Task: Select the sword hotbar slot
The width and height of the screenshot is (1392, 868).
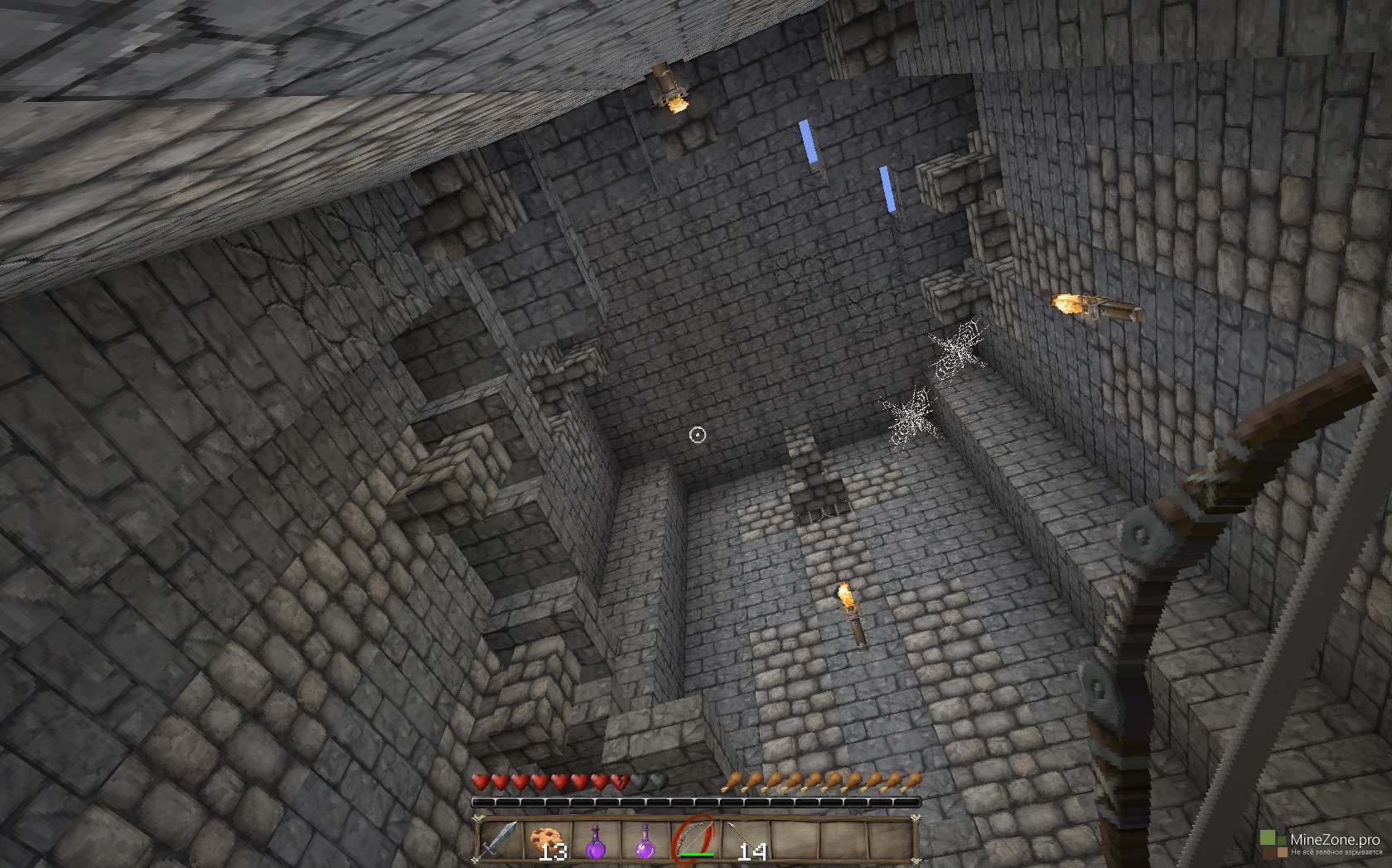Action: click(500, 840)
